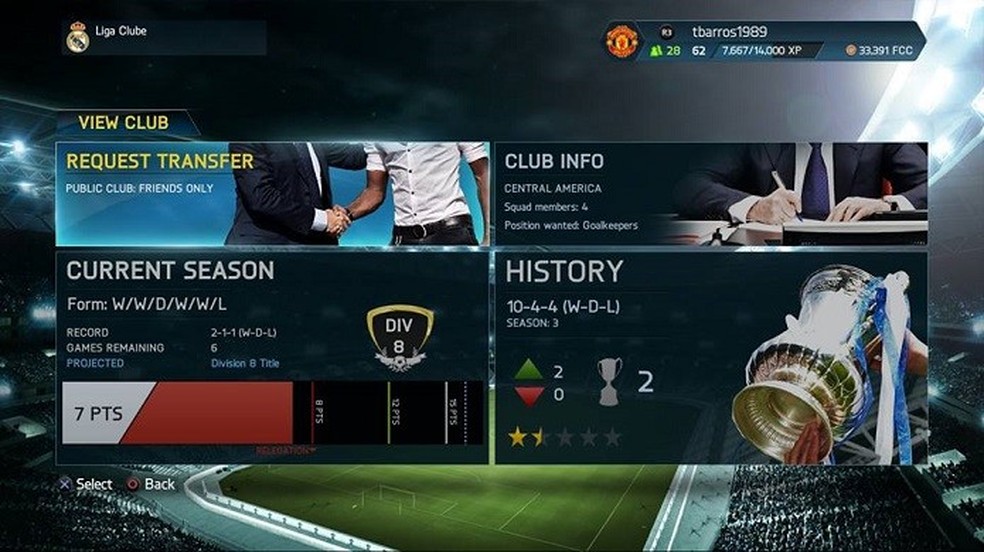The image size is (984, 552).
Task: Open the Club Info panel
Action: coord(710,194)
